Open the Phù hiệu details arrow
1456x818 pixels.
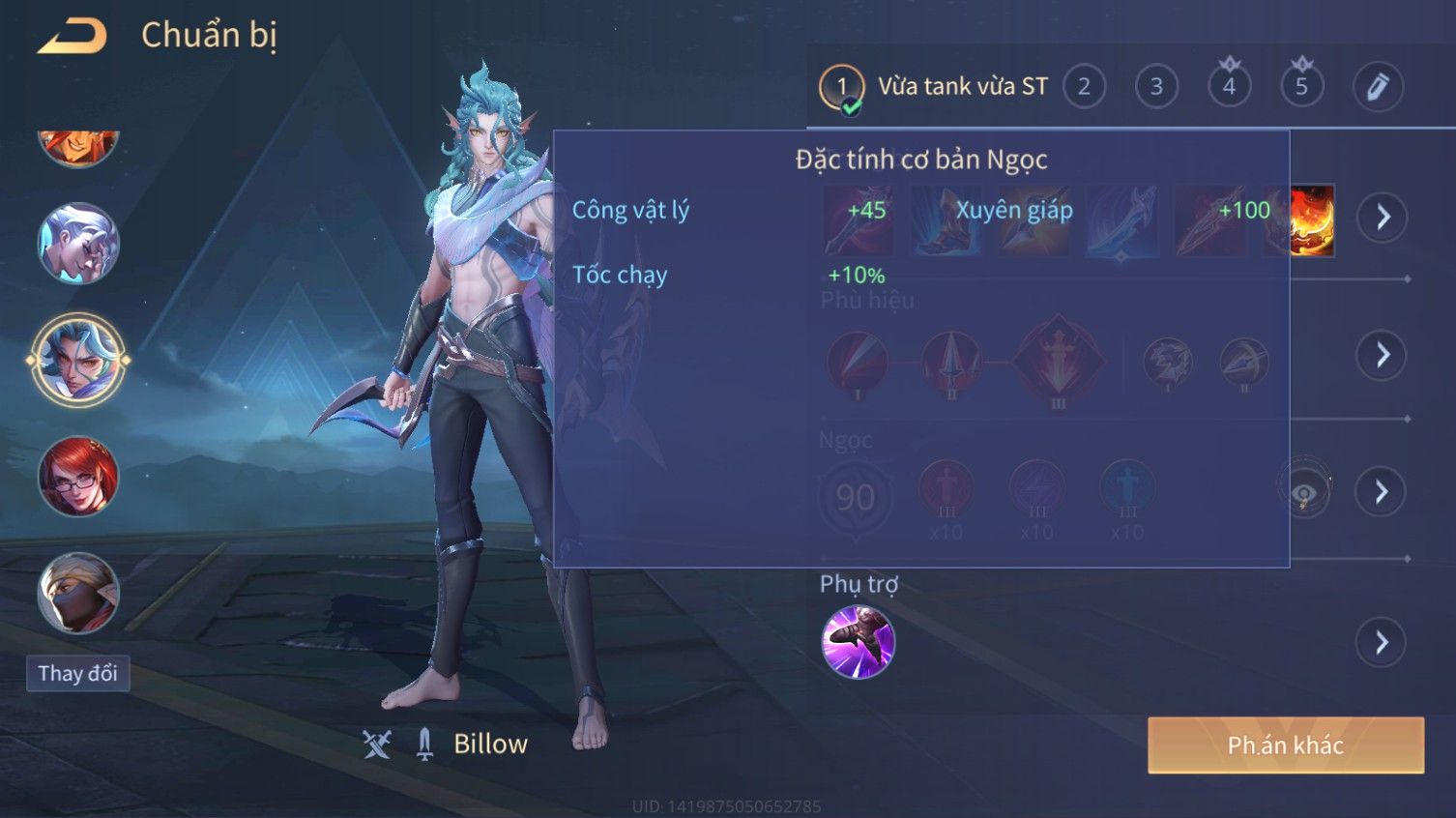point(1382,356)
